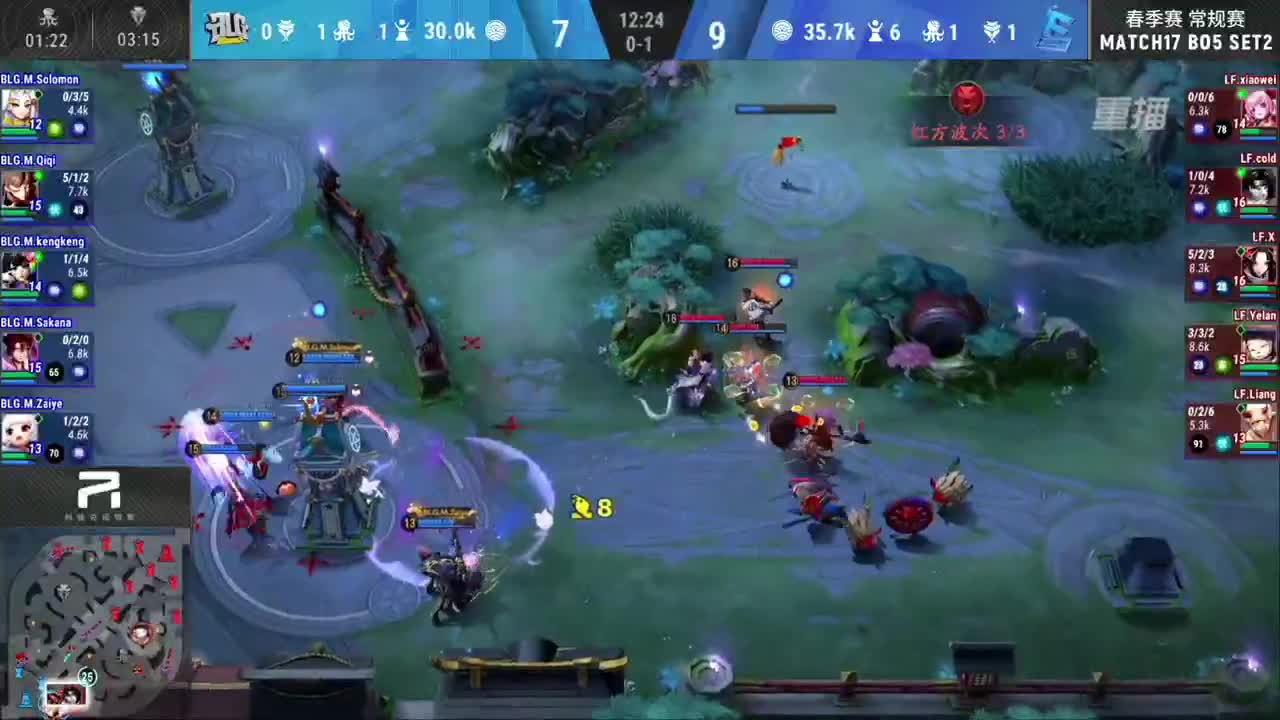Image resolution: width=1280 pixels, height=720 pixels.
Task: Click the chicken counter icon showing 8
Action: pos(582,507)
